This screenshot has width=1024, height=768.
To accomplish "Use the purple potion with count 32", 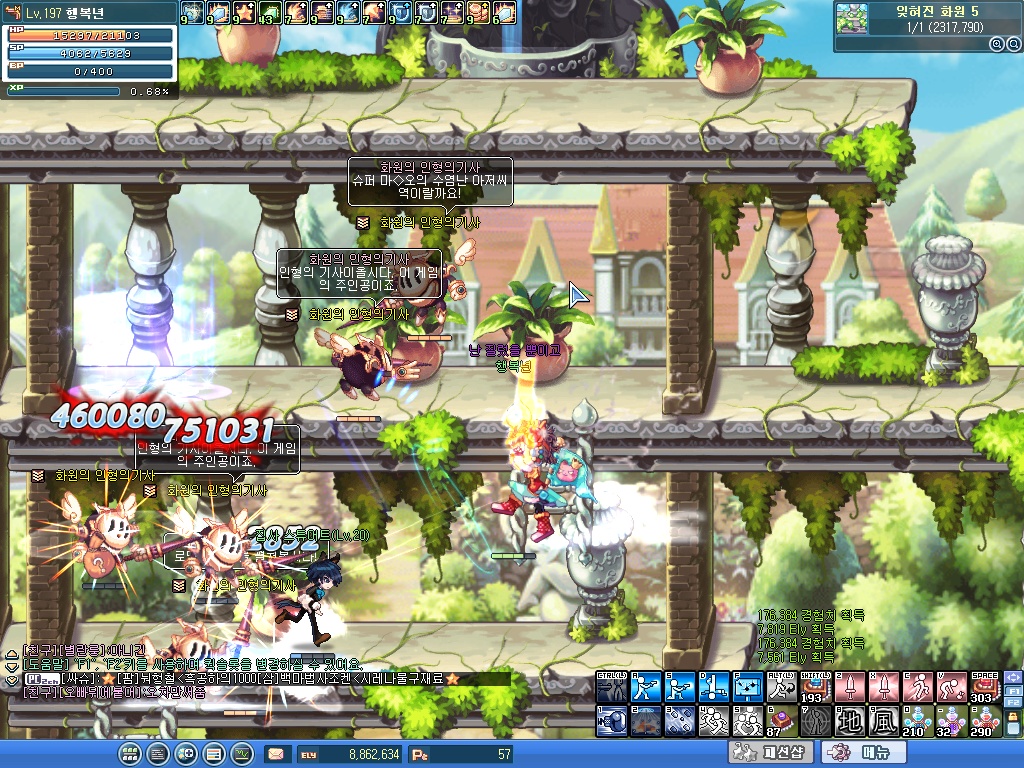I will coord(952,720).
